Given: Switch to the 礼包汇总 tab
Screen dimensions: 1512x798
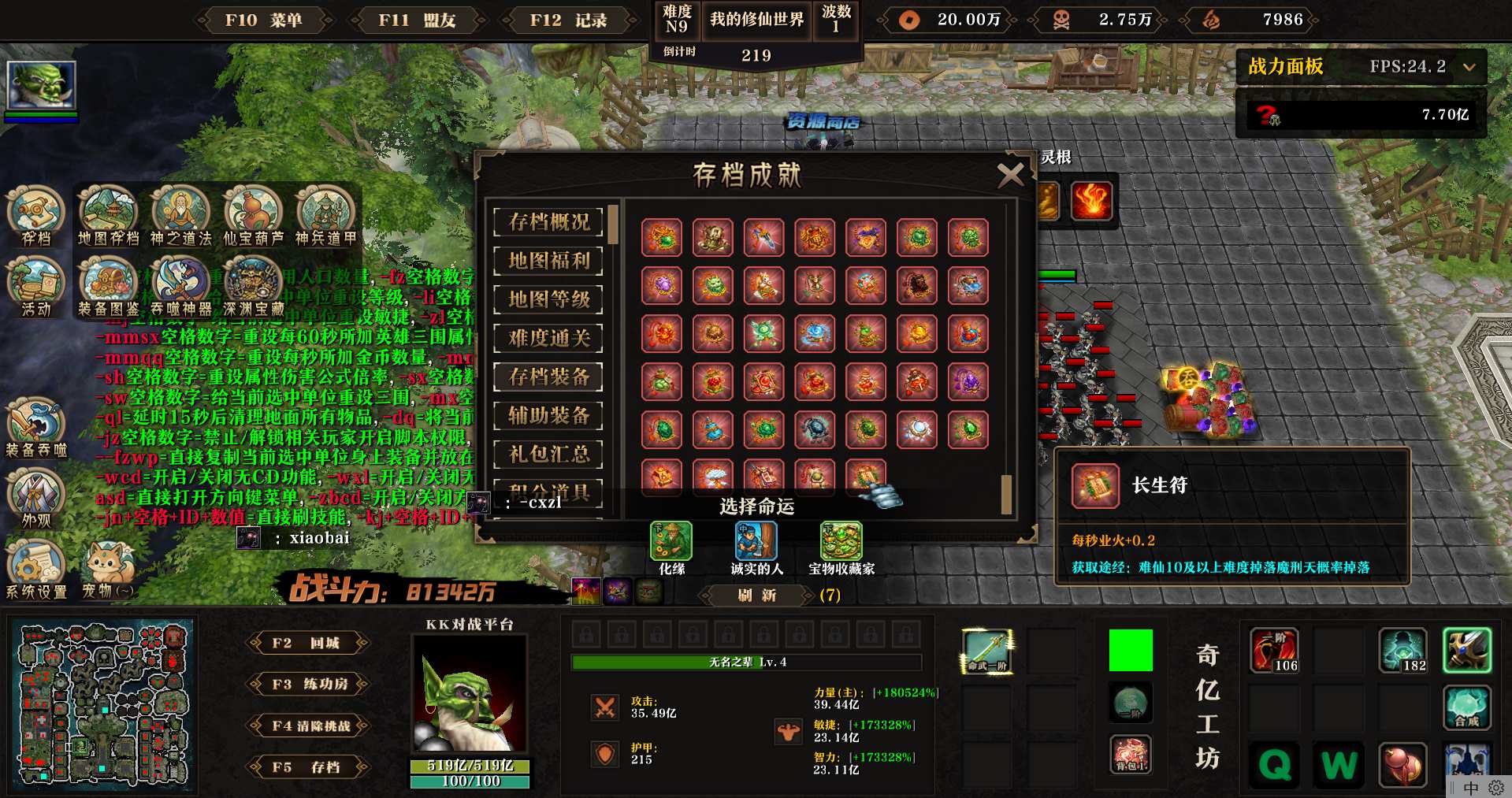Looking at the screenshot, I should (548, 454).
